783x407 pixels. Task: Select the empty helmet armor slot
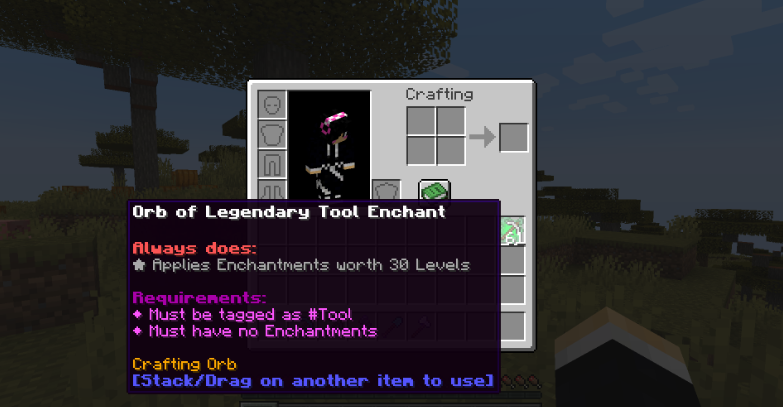(x=272, y=104)
